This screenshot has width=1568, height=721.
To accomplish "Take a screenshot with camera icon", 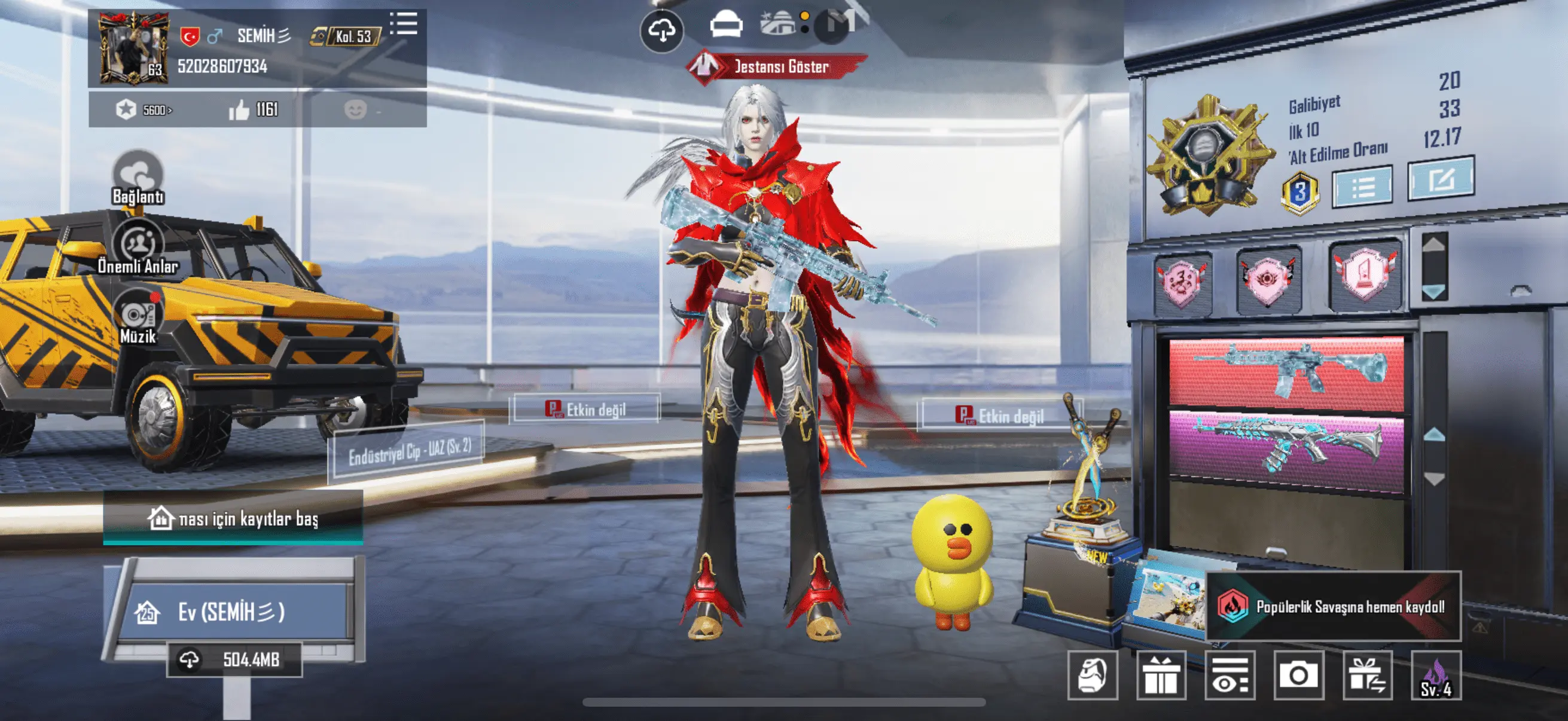I will click(x=1298, y=676).
